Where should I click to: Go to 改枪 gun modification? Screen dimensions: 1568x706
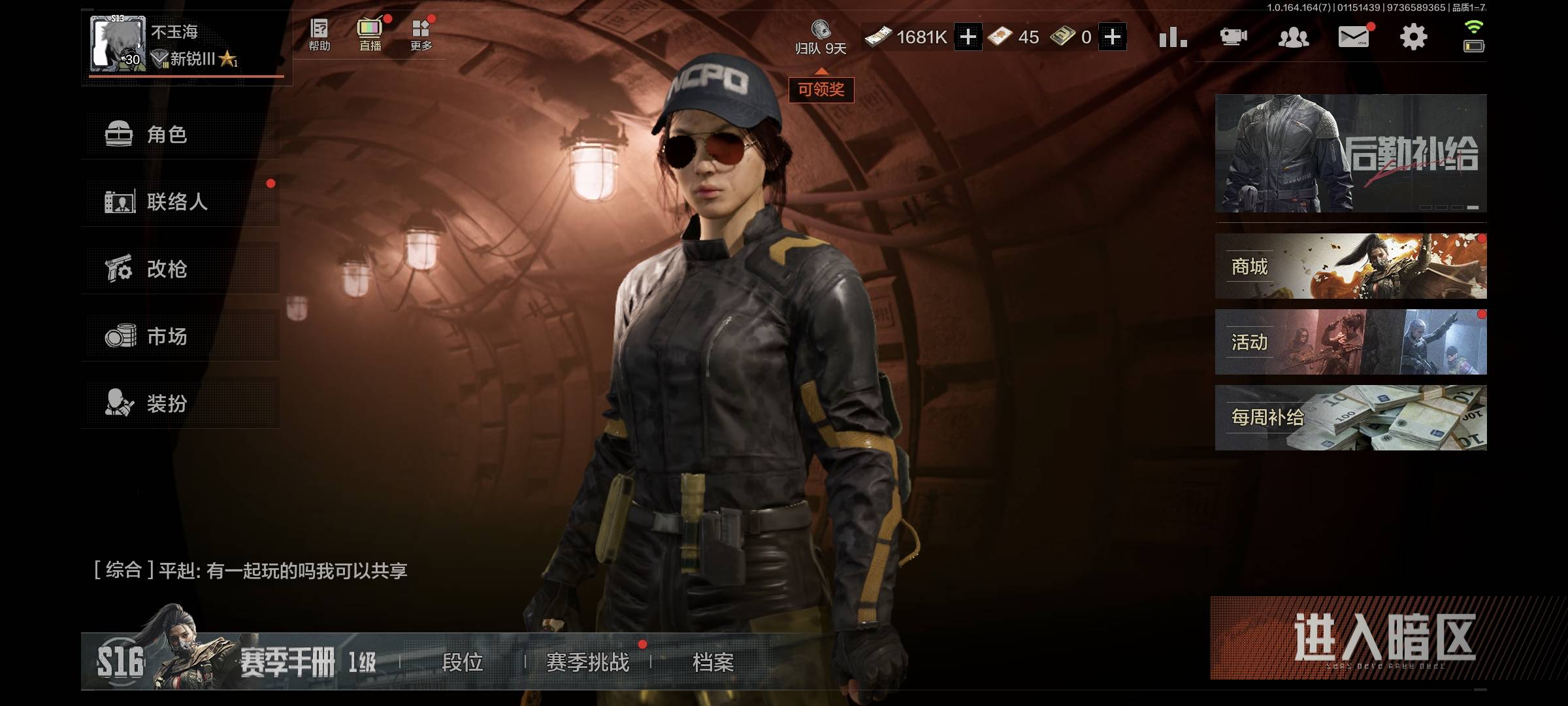pos(180,269)
